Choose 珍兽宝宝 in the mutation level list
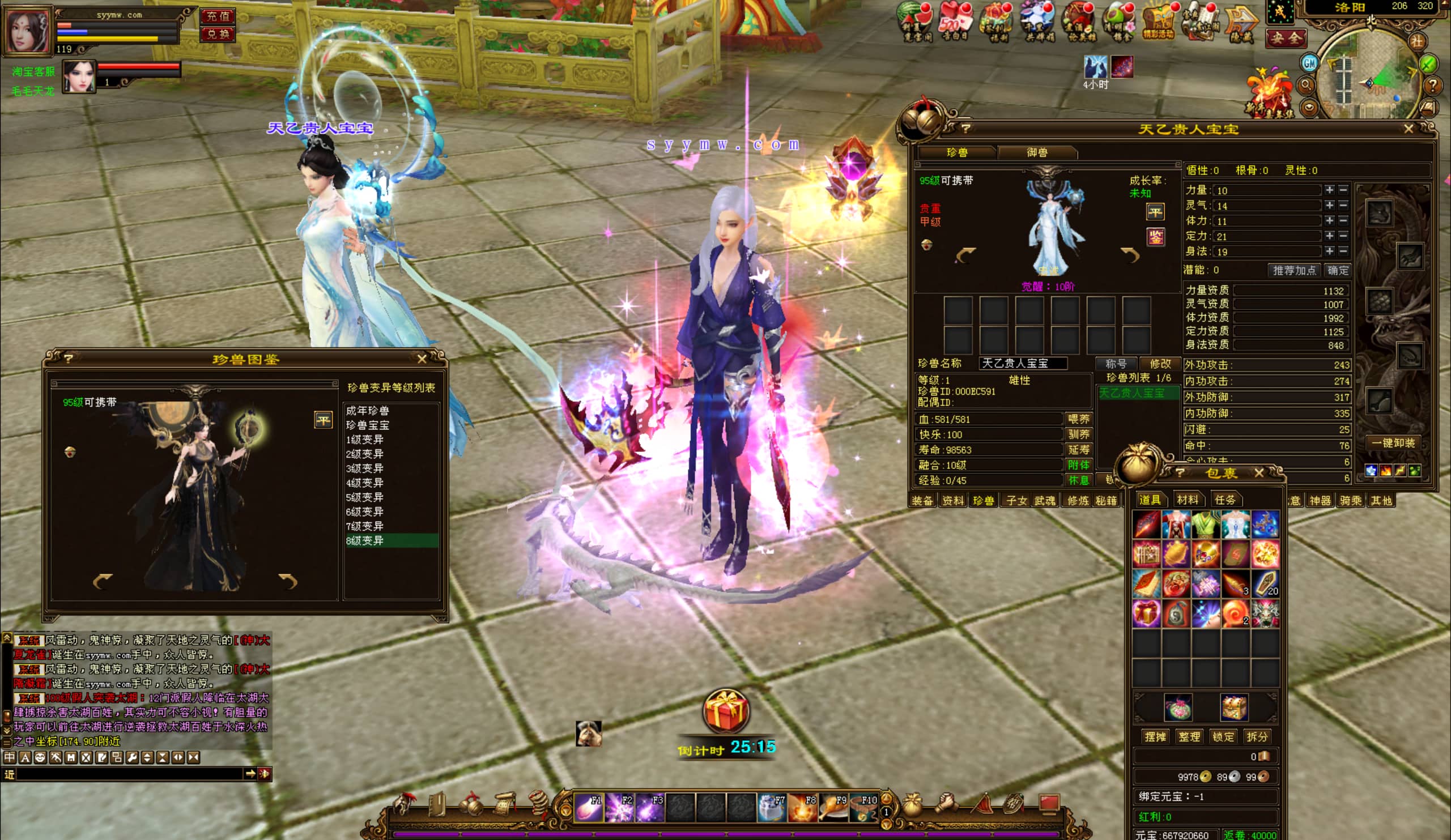 tap(367, 425)
